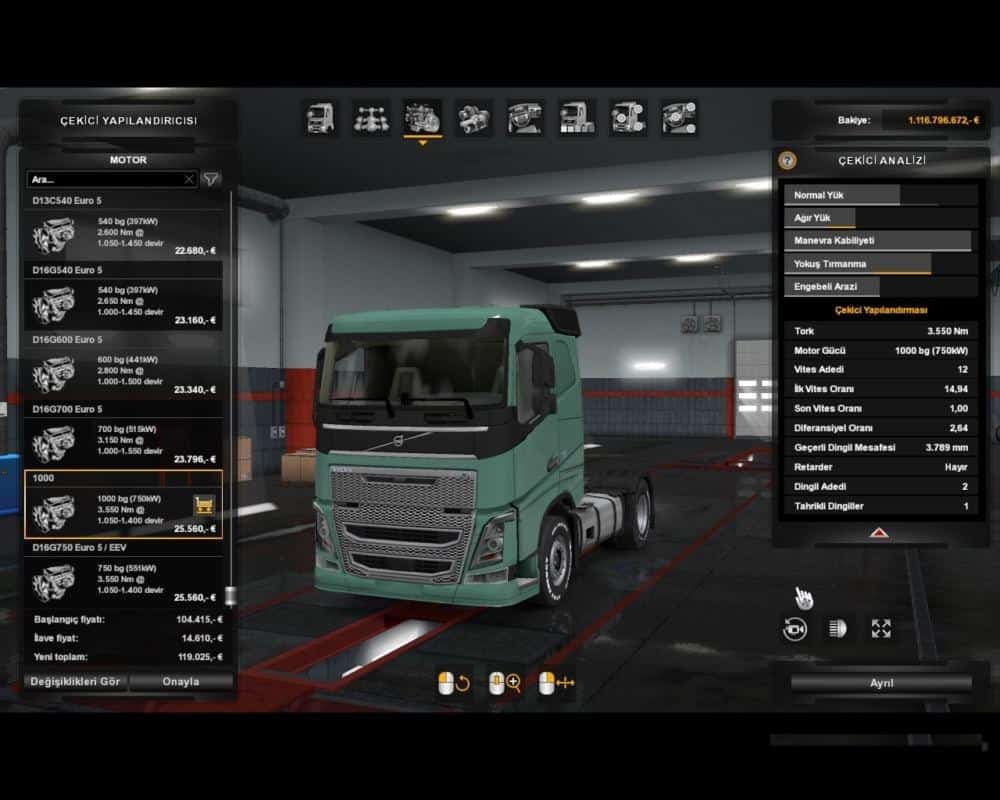Open the engine list filter funnel
The image size is (1000, 800).
211,180
